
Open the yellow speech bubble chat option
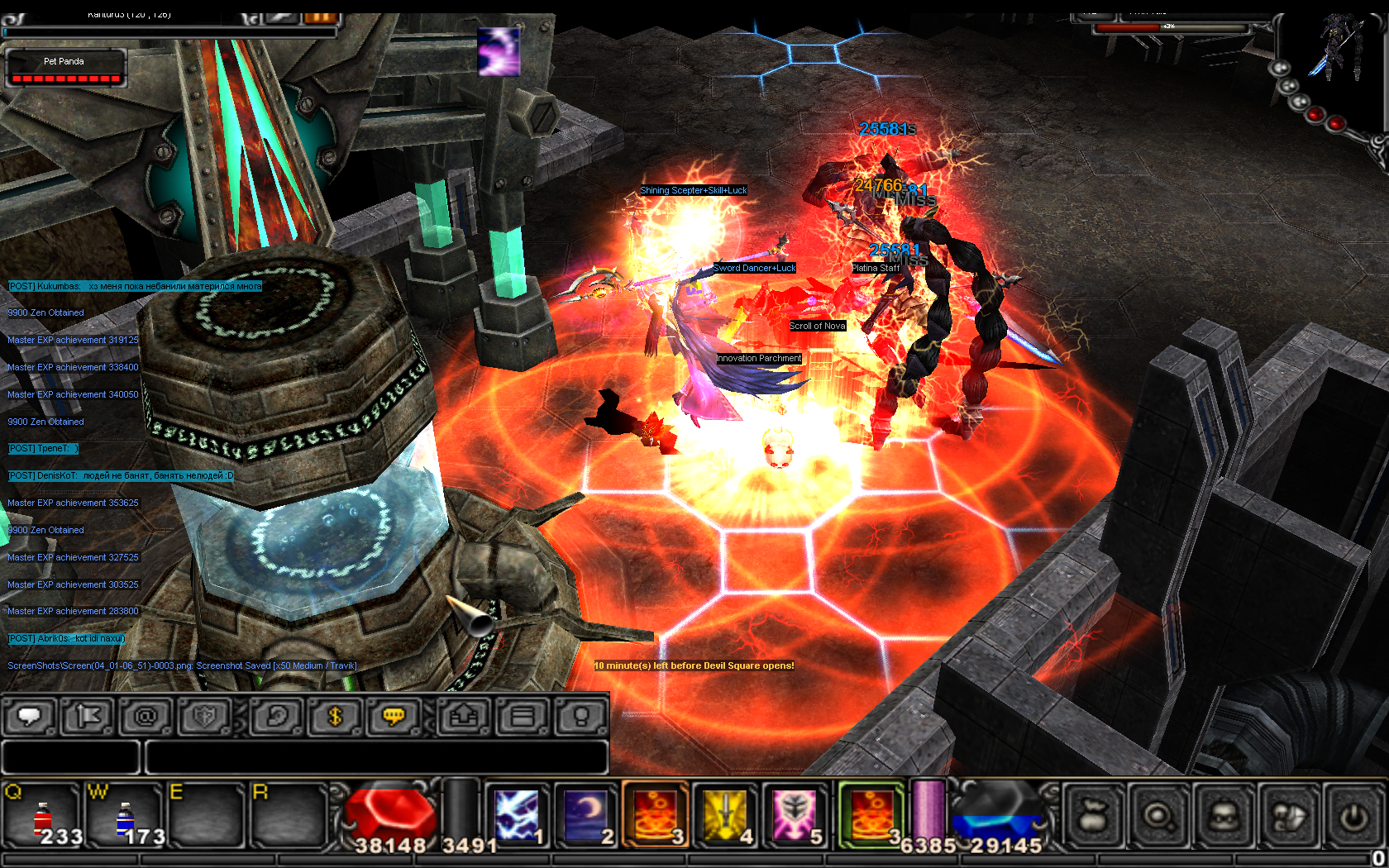394,716
